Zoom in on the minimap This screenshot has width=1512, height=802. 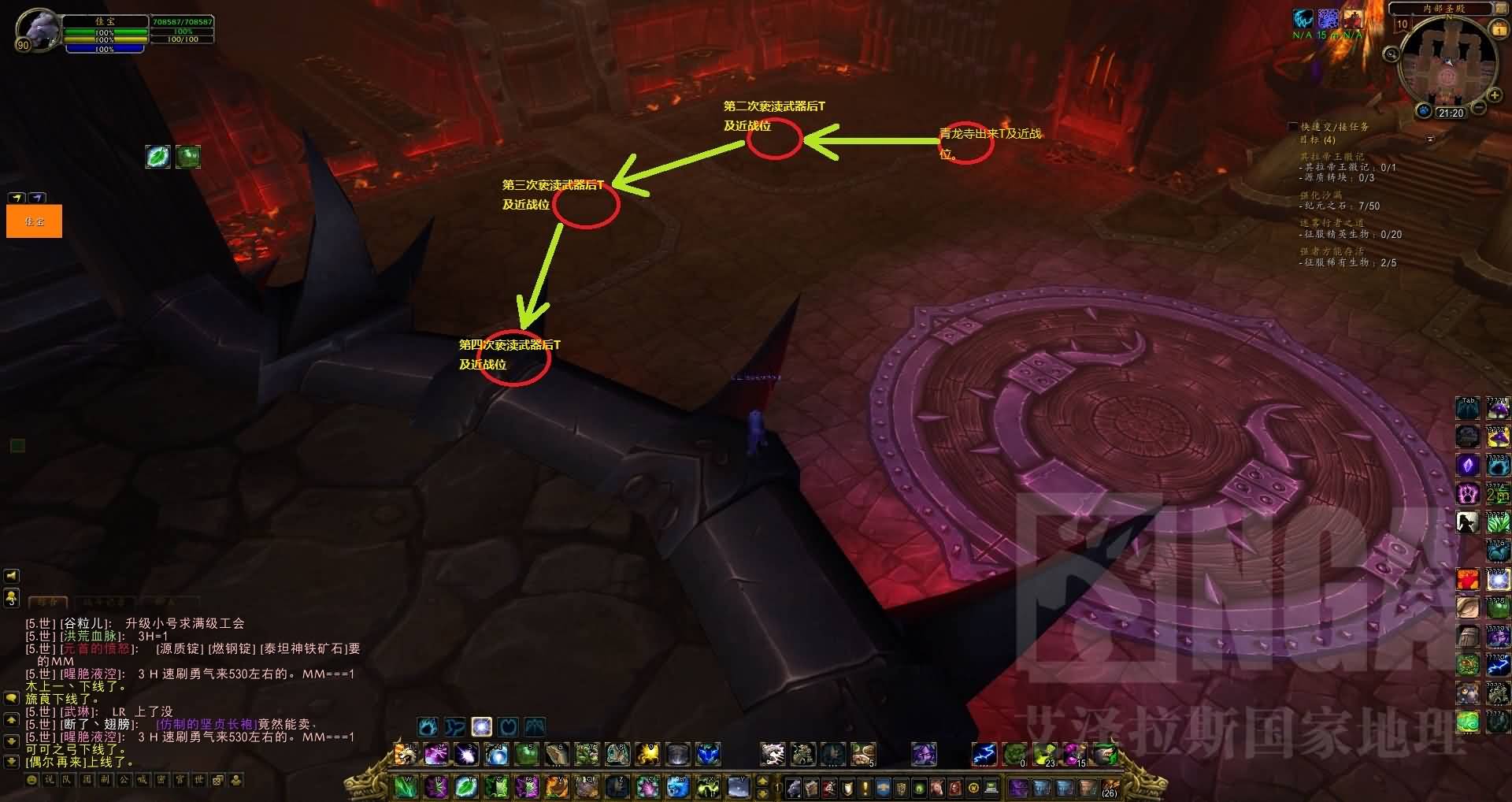tap(1495, 96)
